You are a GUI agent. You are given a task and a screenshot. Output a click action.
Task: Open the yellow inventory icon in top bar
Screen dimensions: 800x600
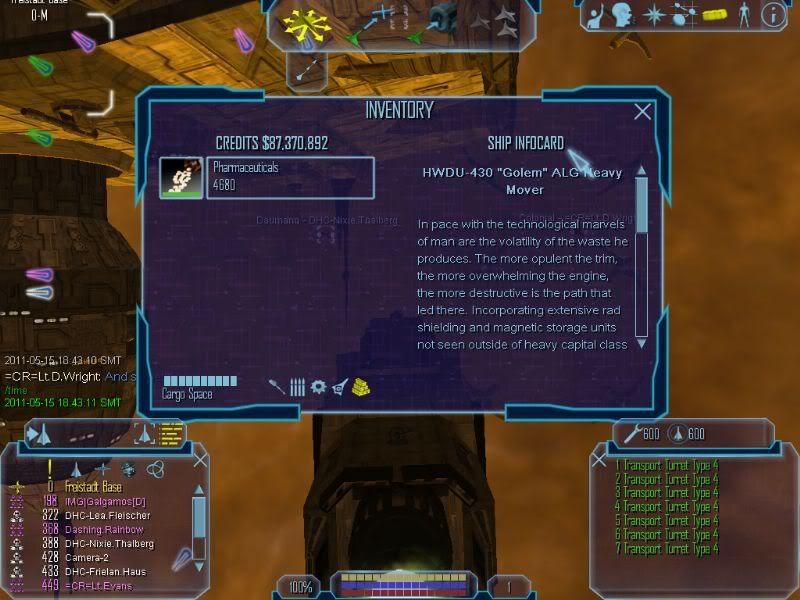click(713, 14)
